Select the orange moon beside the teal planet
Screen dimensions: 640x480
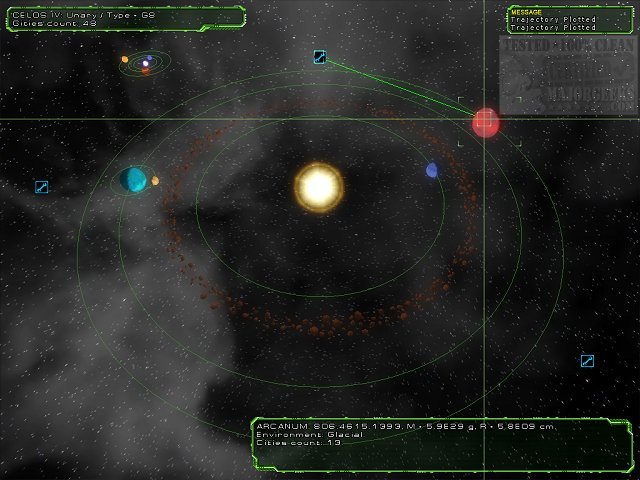[x=156, y=181]
